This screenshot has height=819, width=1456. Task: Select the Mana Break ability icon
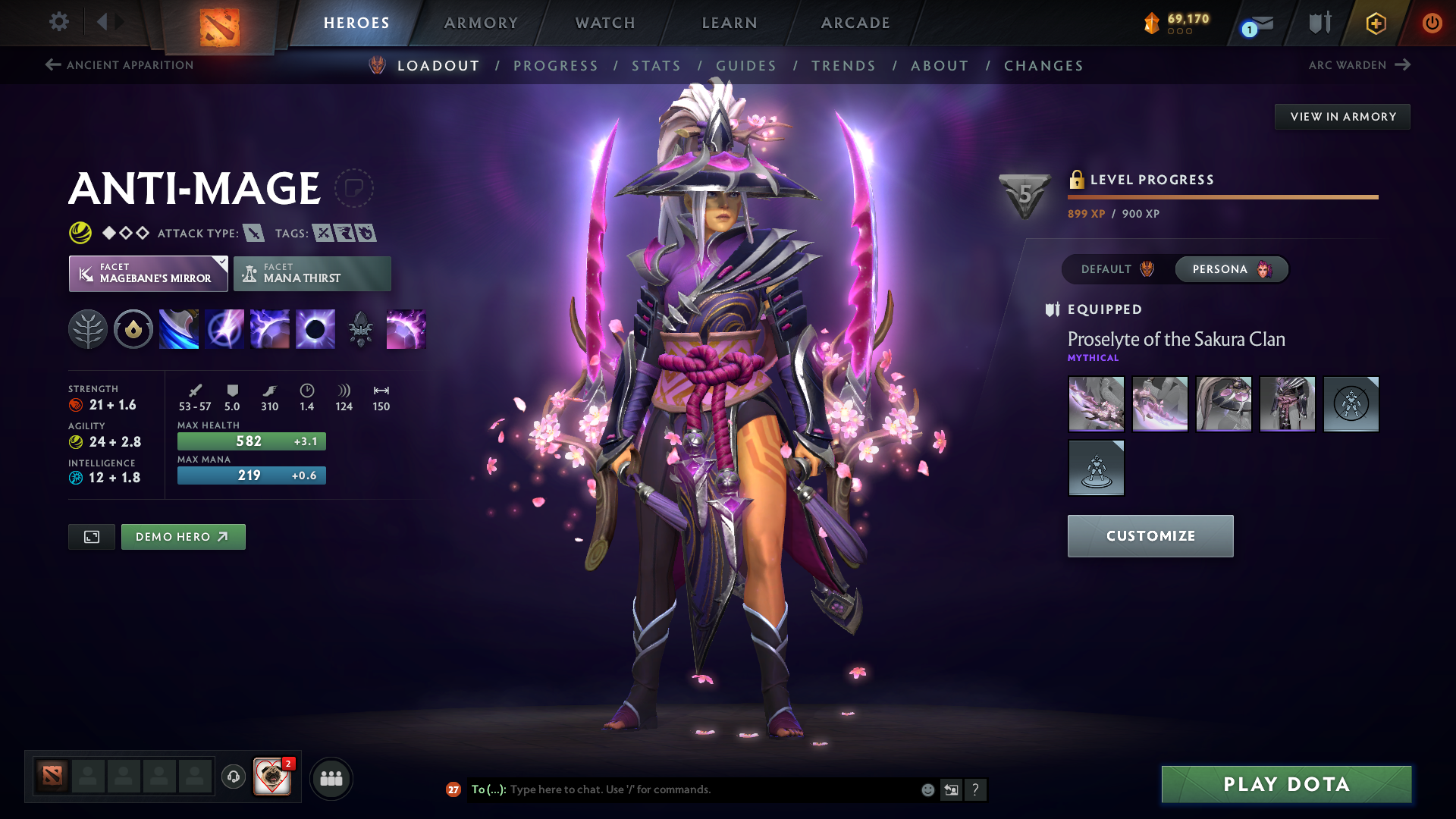tap(179, 328)
